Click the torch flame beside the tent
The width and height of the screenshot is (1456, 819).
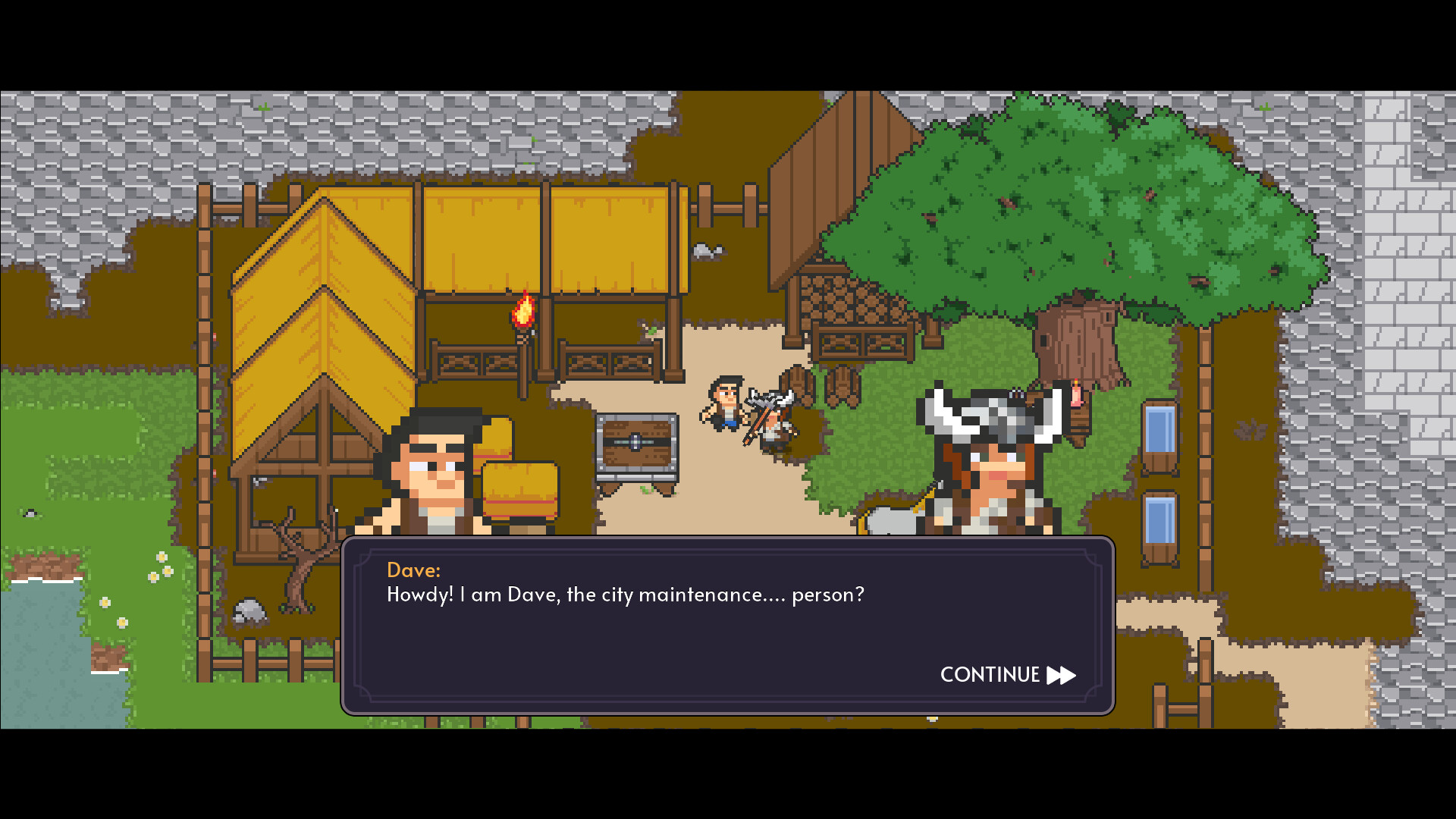522,311
